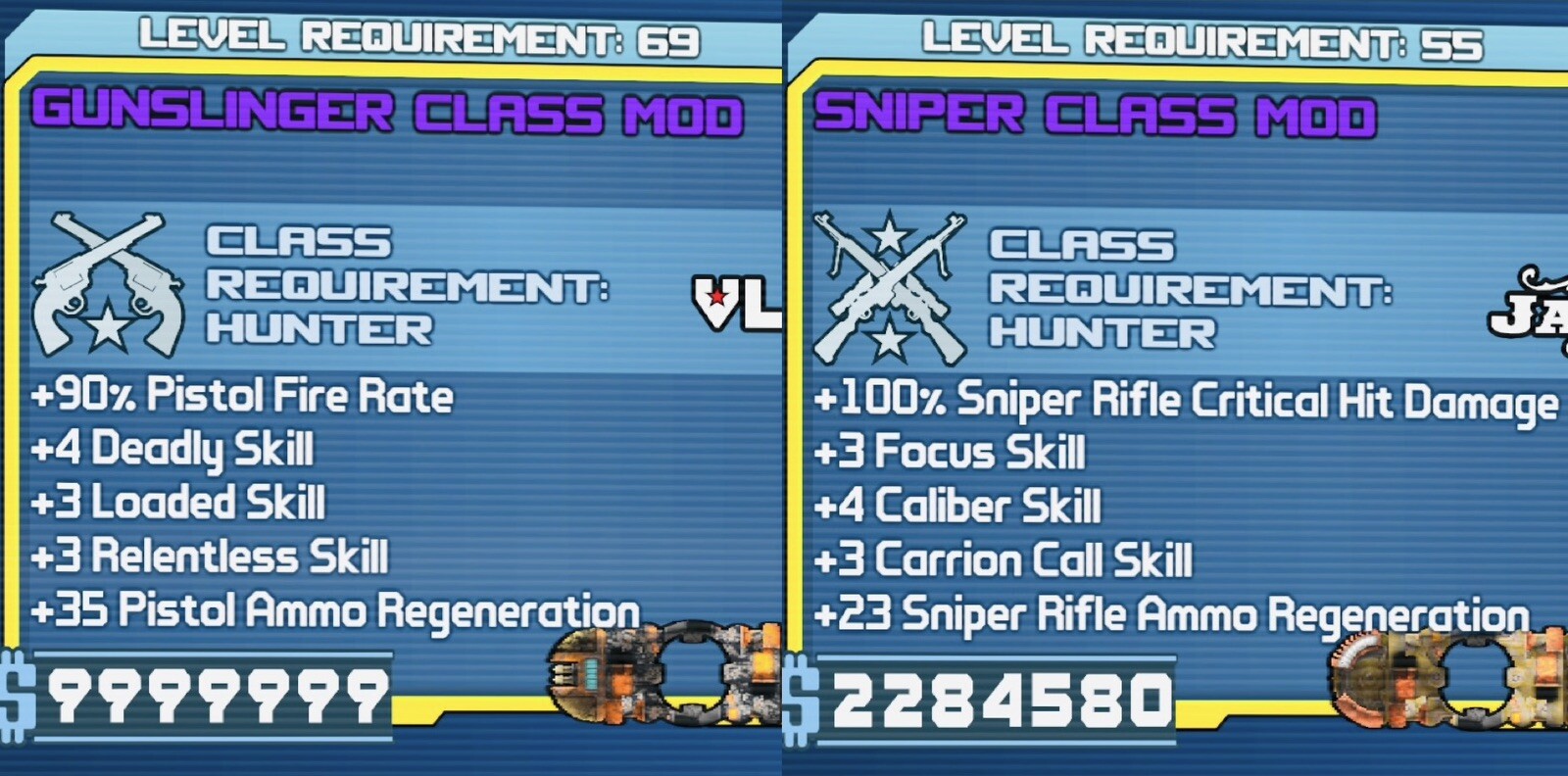
Task: Click the Sniper class mod item image
Action: tap(1446, 680)
